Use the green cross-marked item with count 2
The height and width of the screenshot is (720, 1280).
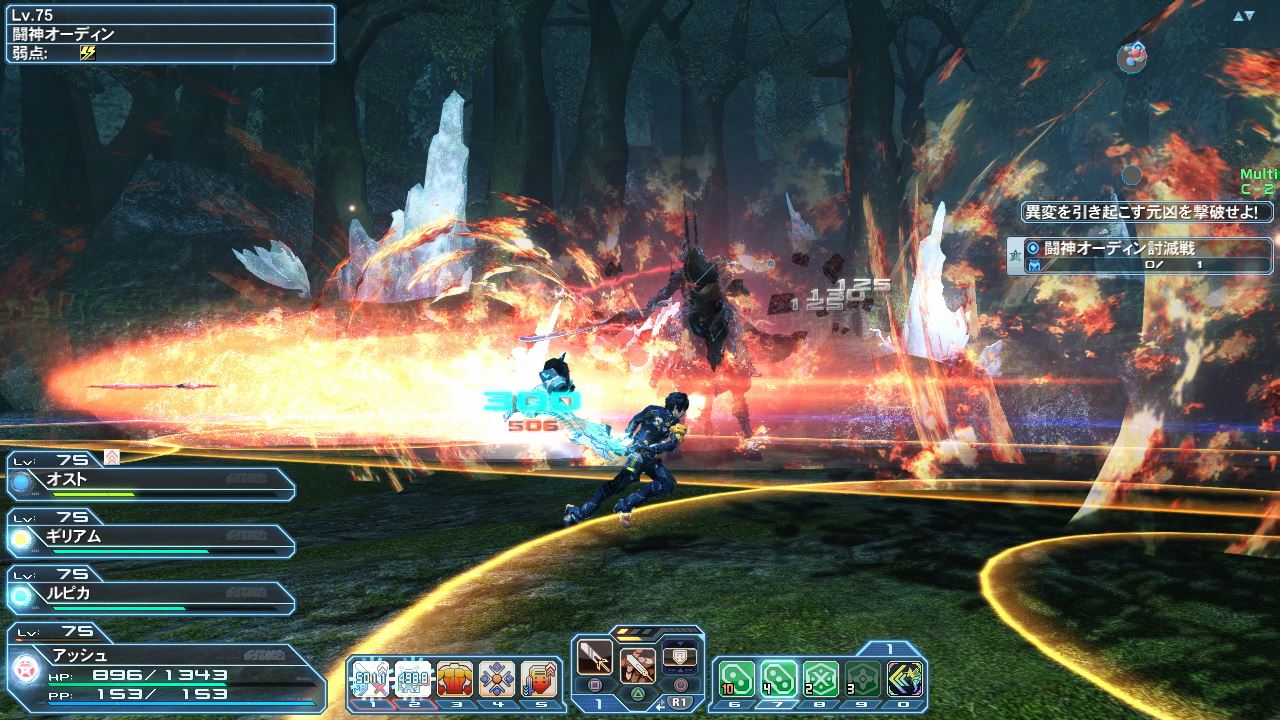[820, 679]
